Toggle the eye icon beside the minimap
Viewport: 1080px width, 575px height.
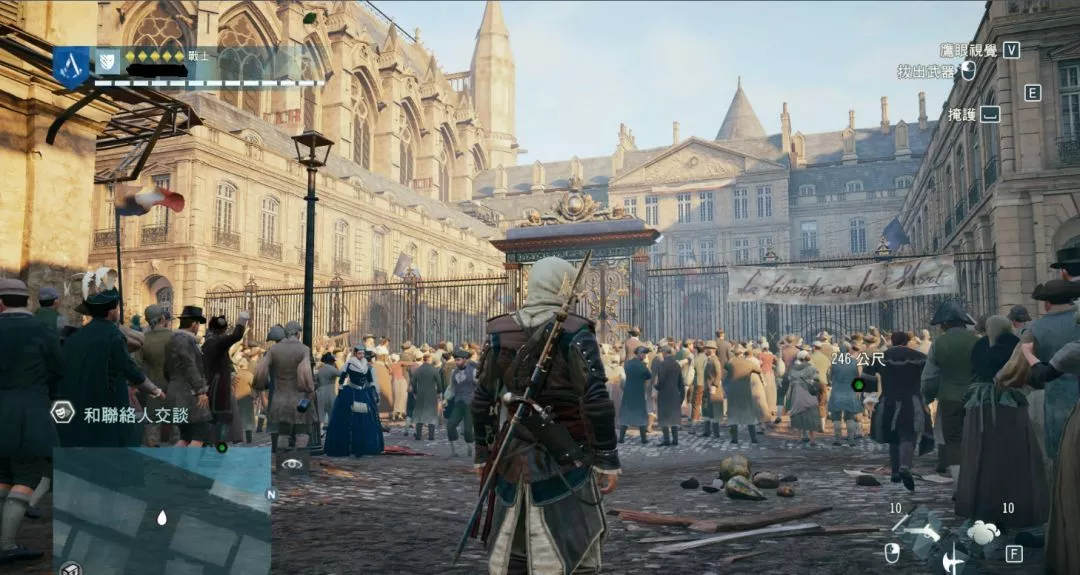click(292, 463)
